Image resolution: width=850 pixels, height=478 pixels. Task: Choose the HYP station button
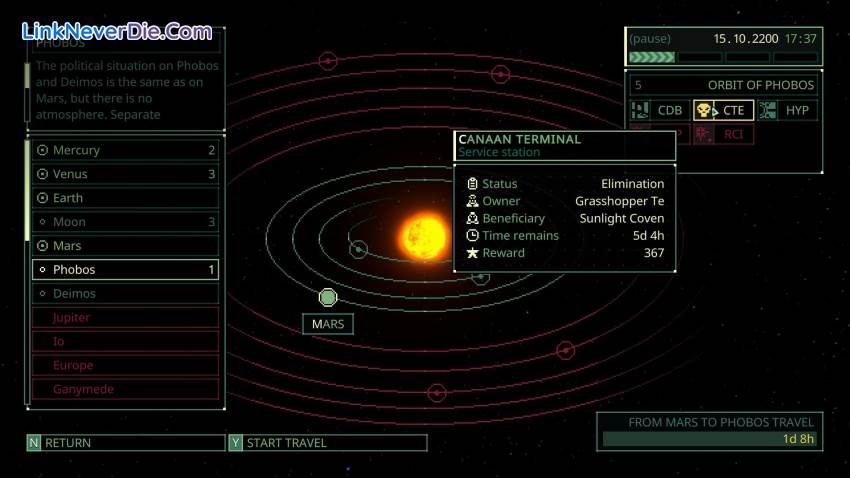click(x=786, y=111)
